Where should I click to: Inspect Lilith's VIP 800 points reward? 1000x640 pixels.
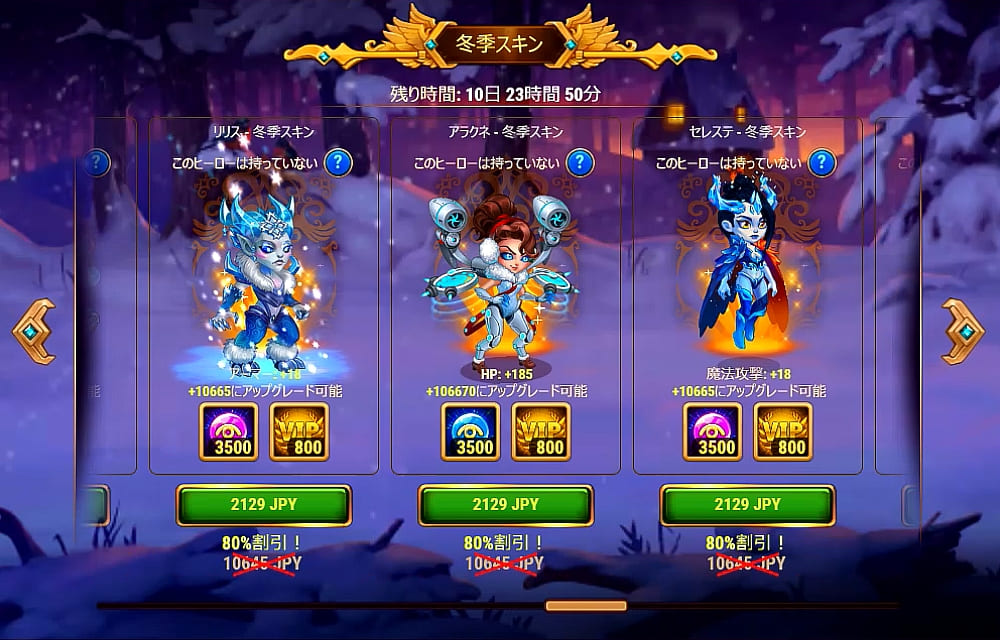pyautogui.click(x=299, y=432)
